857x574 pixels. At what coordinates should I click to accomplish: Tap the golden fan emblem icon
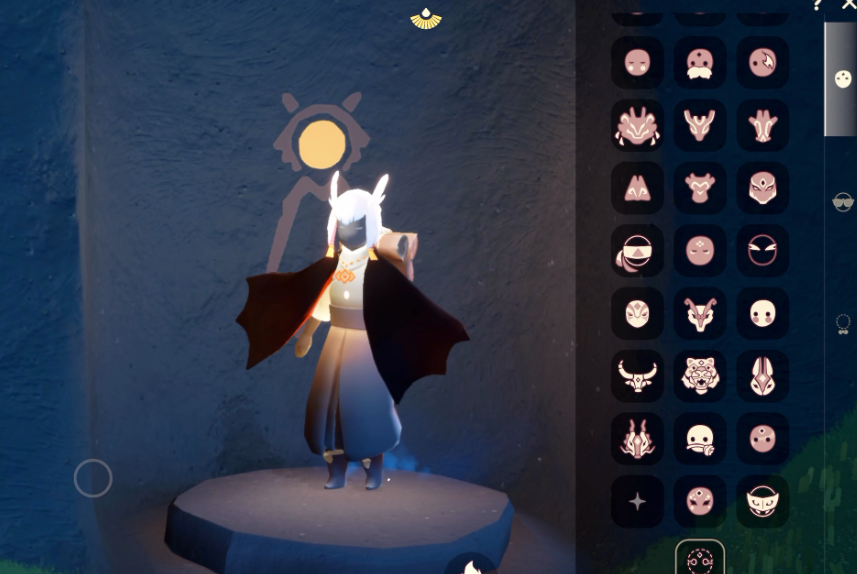(x=426, y=19)
